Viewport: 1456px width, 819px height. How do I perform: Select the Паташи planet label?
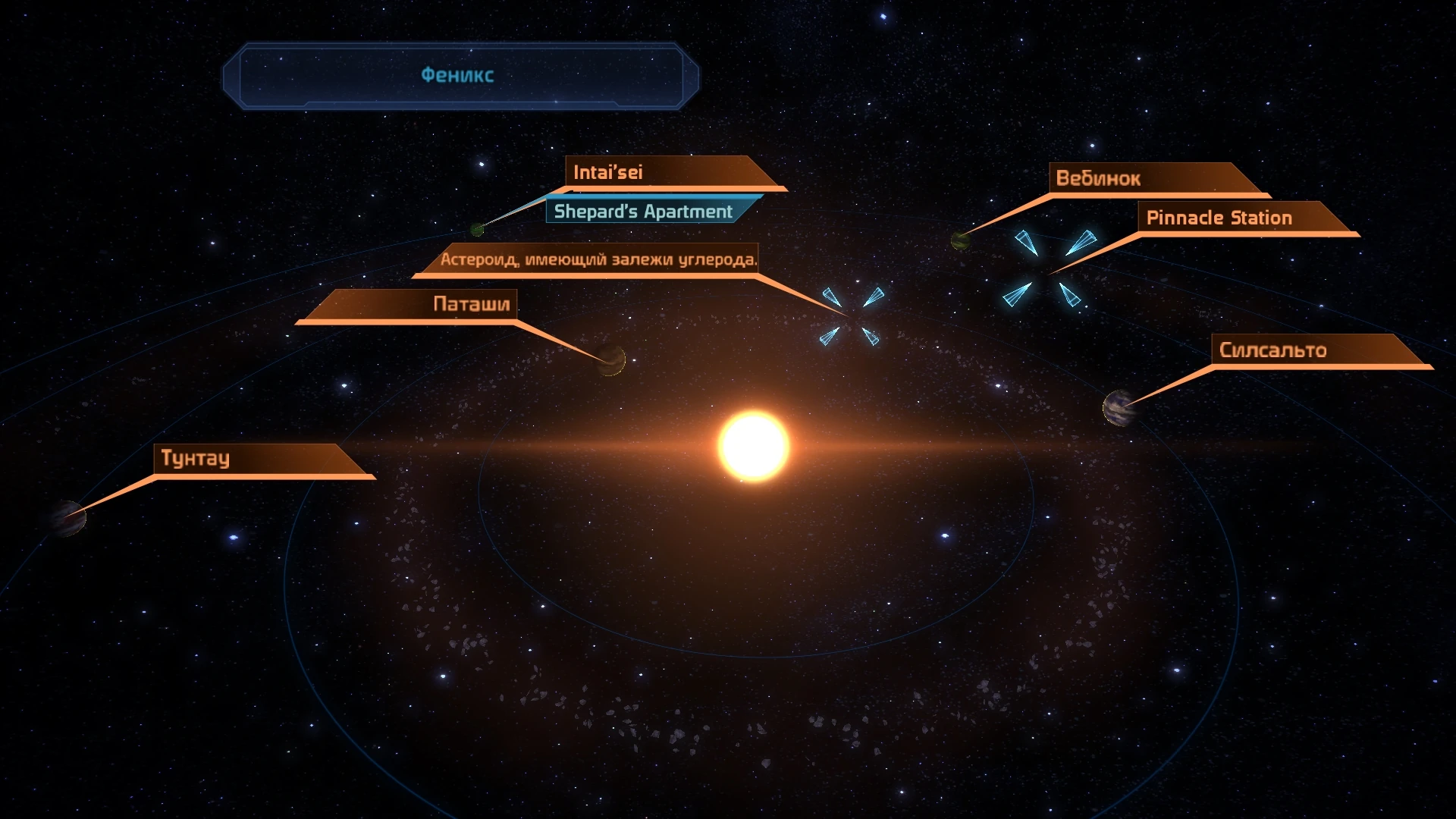click(x=471, y=304)
